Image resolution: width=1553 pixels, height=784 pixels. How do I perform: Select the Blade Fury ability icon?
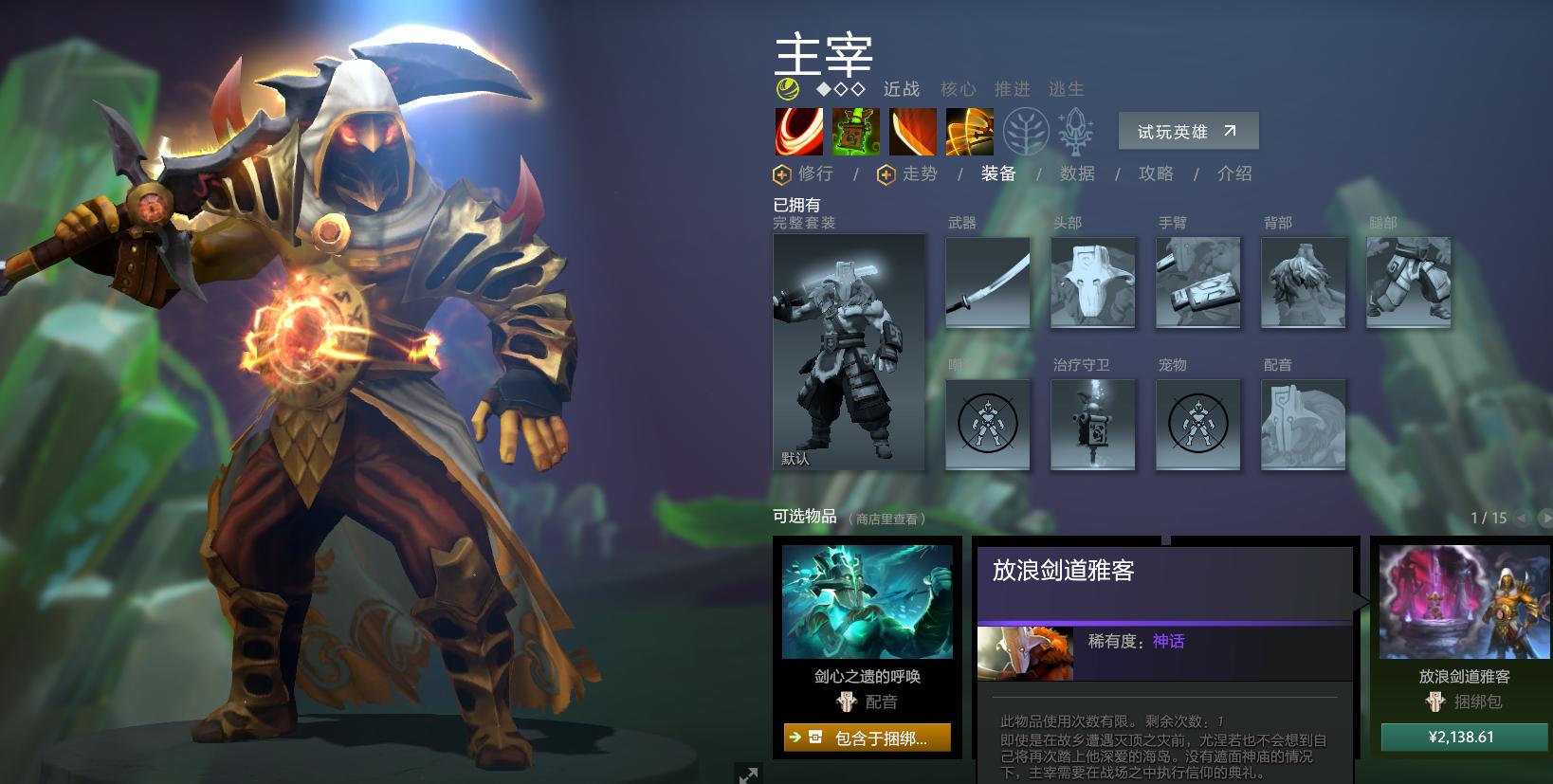797,131
